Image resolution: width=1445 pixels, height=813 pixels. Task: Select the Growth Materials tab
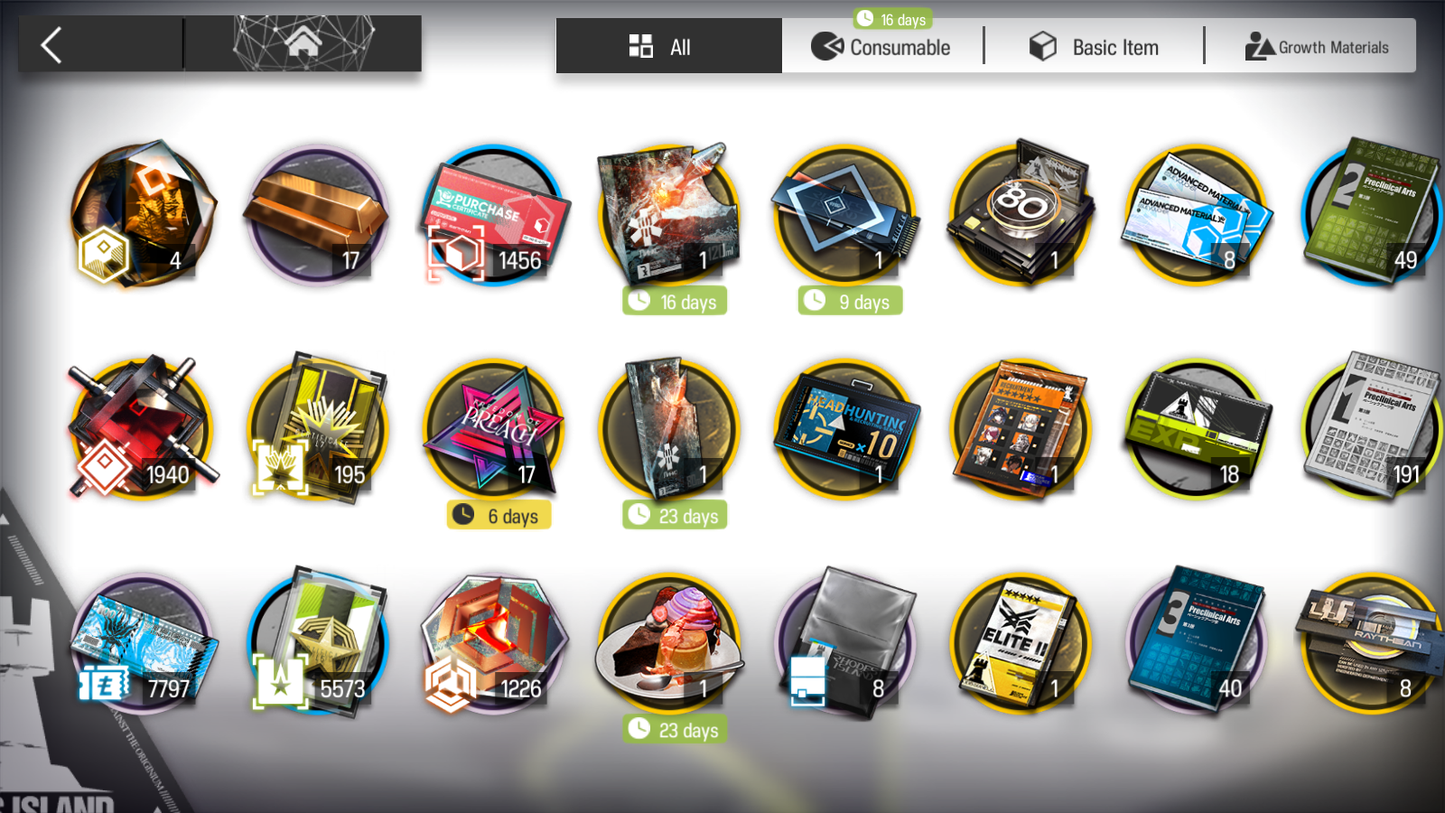1316,47
